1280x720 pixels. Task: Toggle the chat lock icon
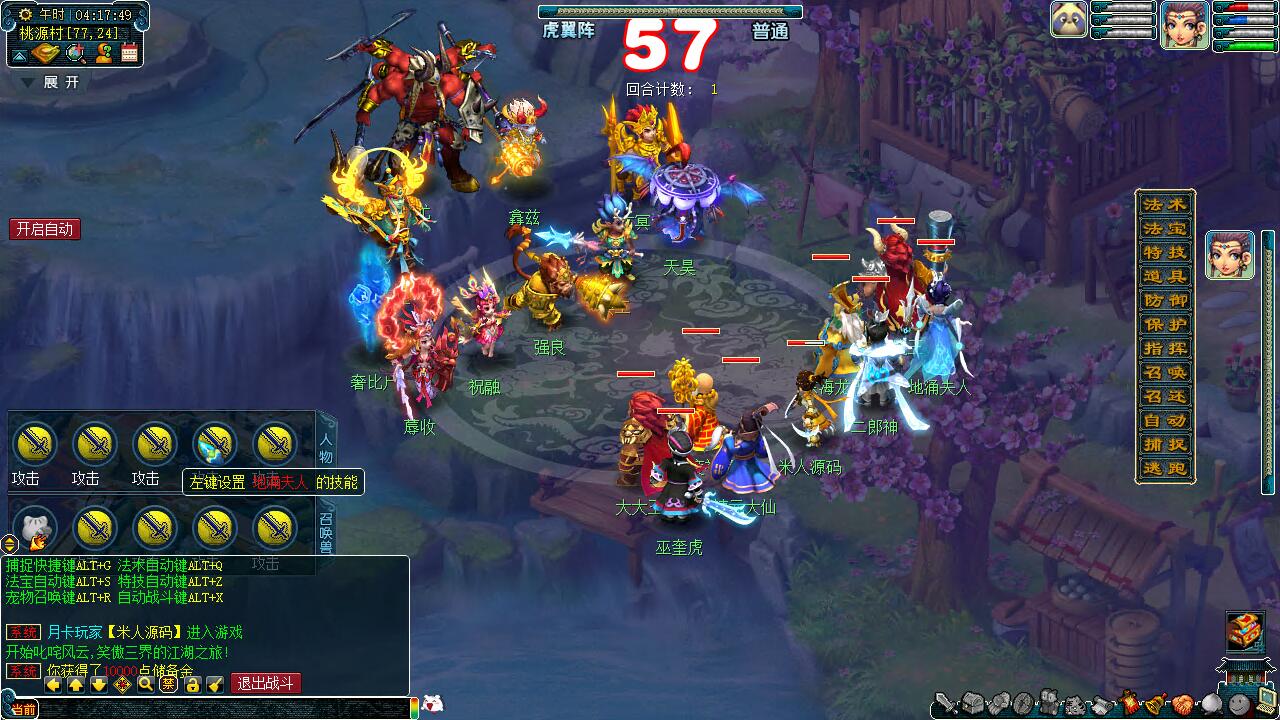[192, 684]
